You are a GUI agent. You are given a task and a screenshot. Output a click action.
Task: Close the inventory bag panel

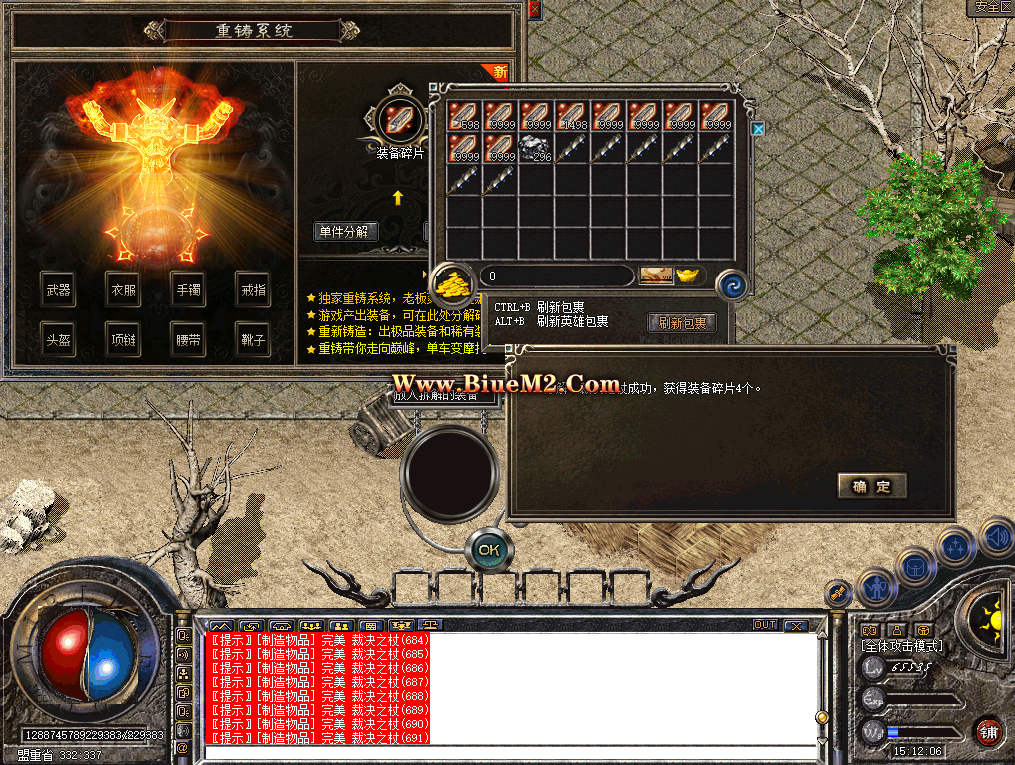[x=758, y=129]
